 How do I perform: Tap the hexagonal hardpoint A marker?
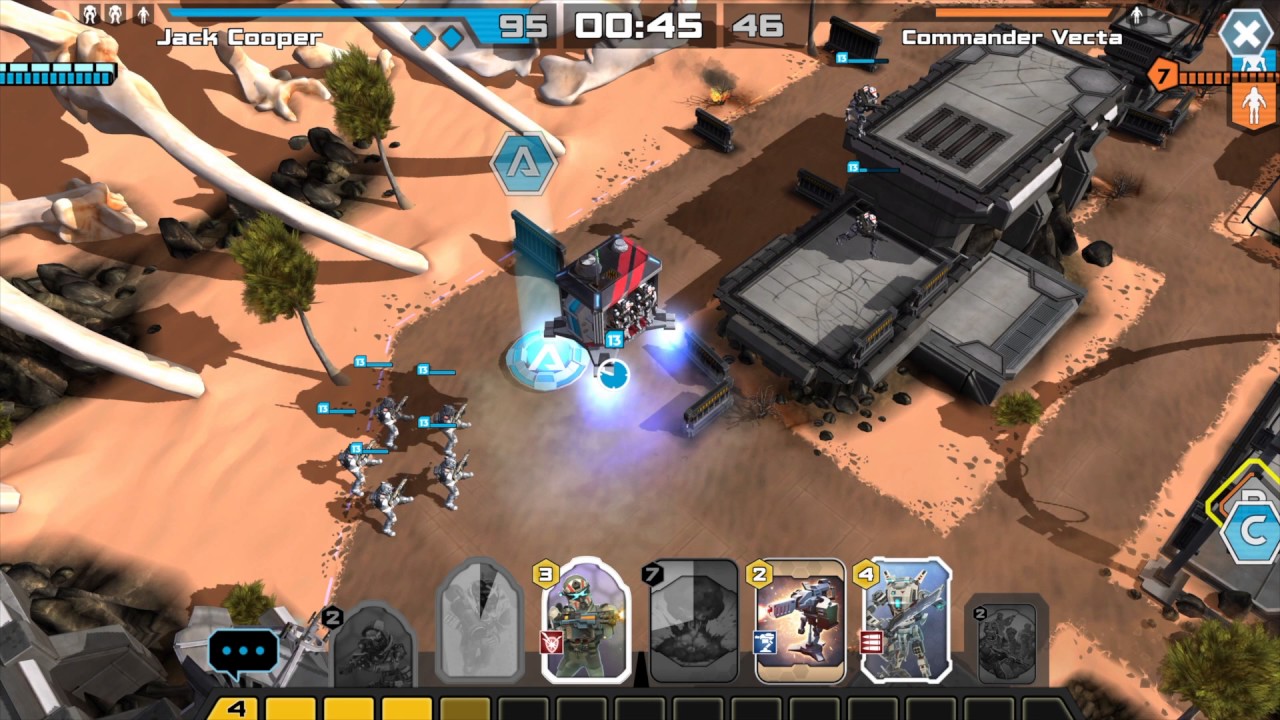pos(524,163)
